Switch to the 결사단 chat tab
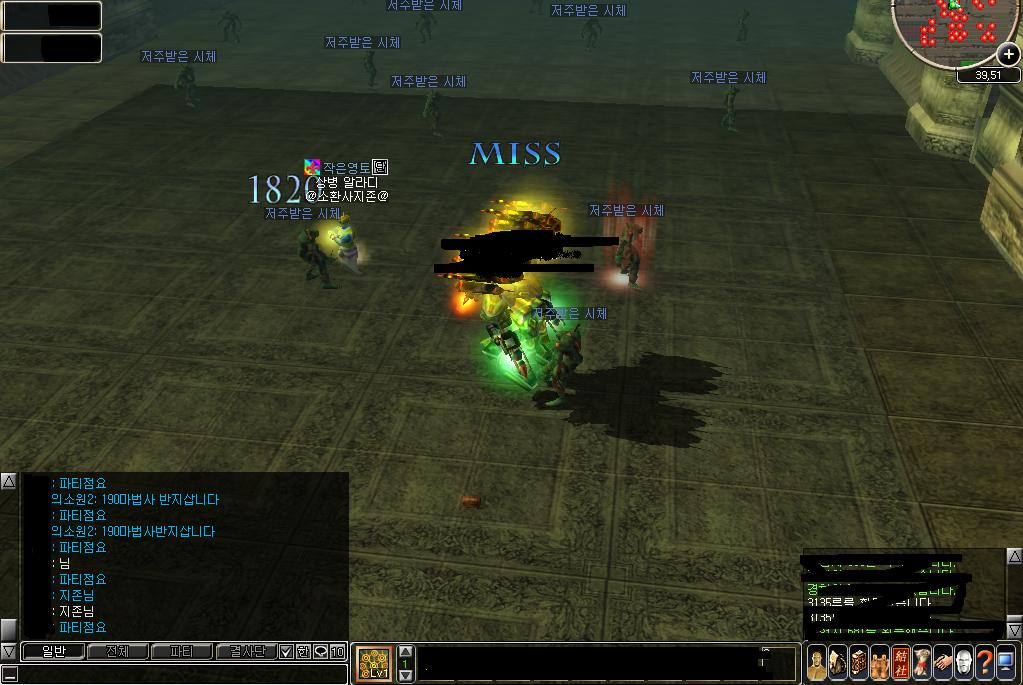Image resolution: width=1023 pixels, height=685 pixels. point(245,652)
